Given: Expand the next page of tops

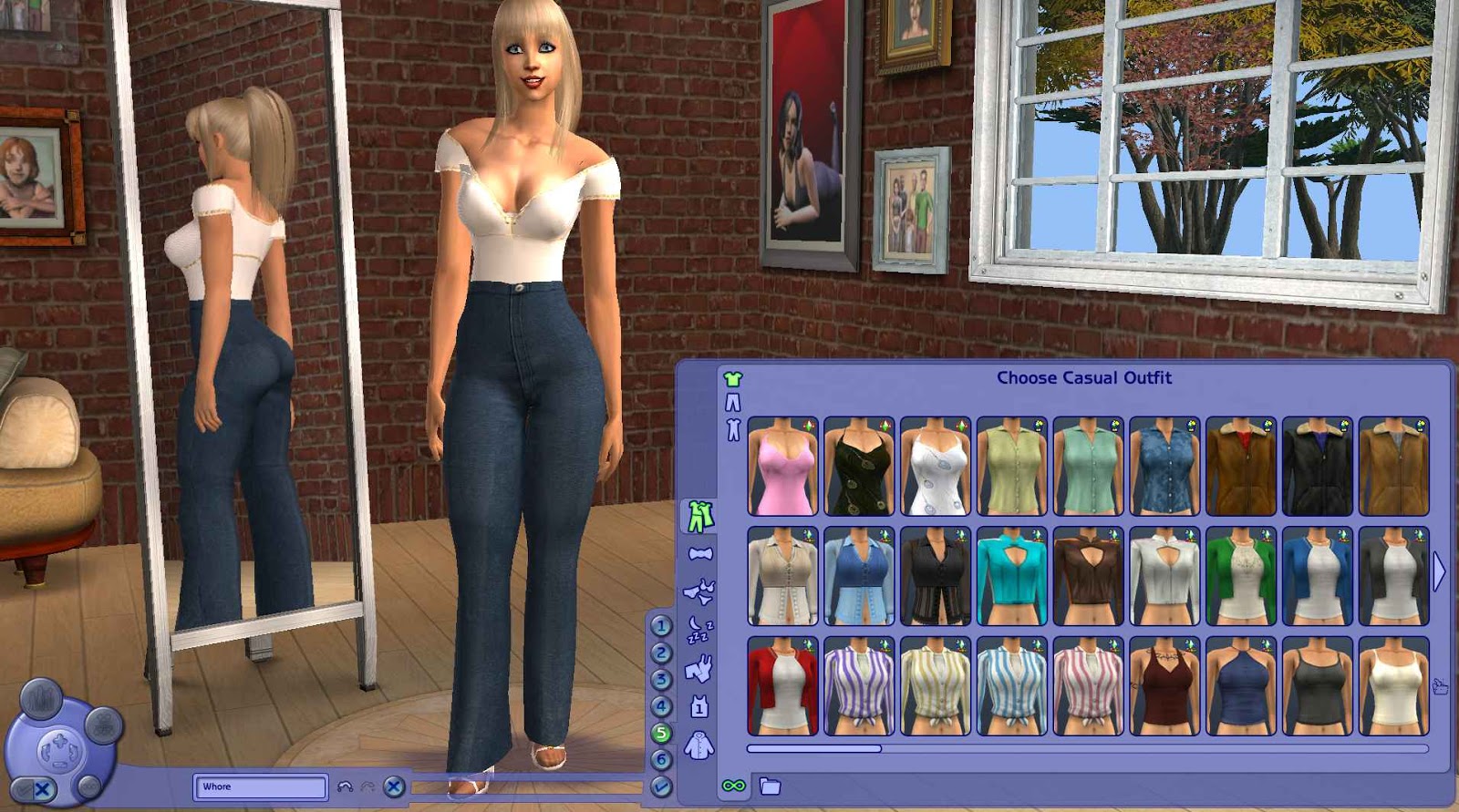Looking at the screenshot, I should [x=1441, y=570].
